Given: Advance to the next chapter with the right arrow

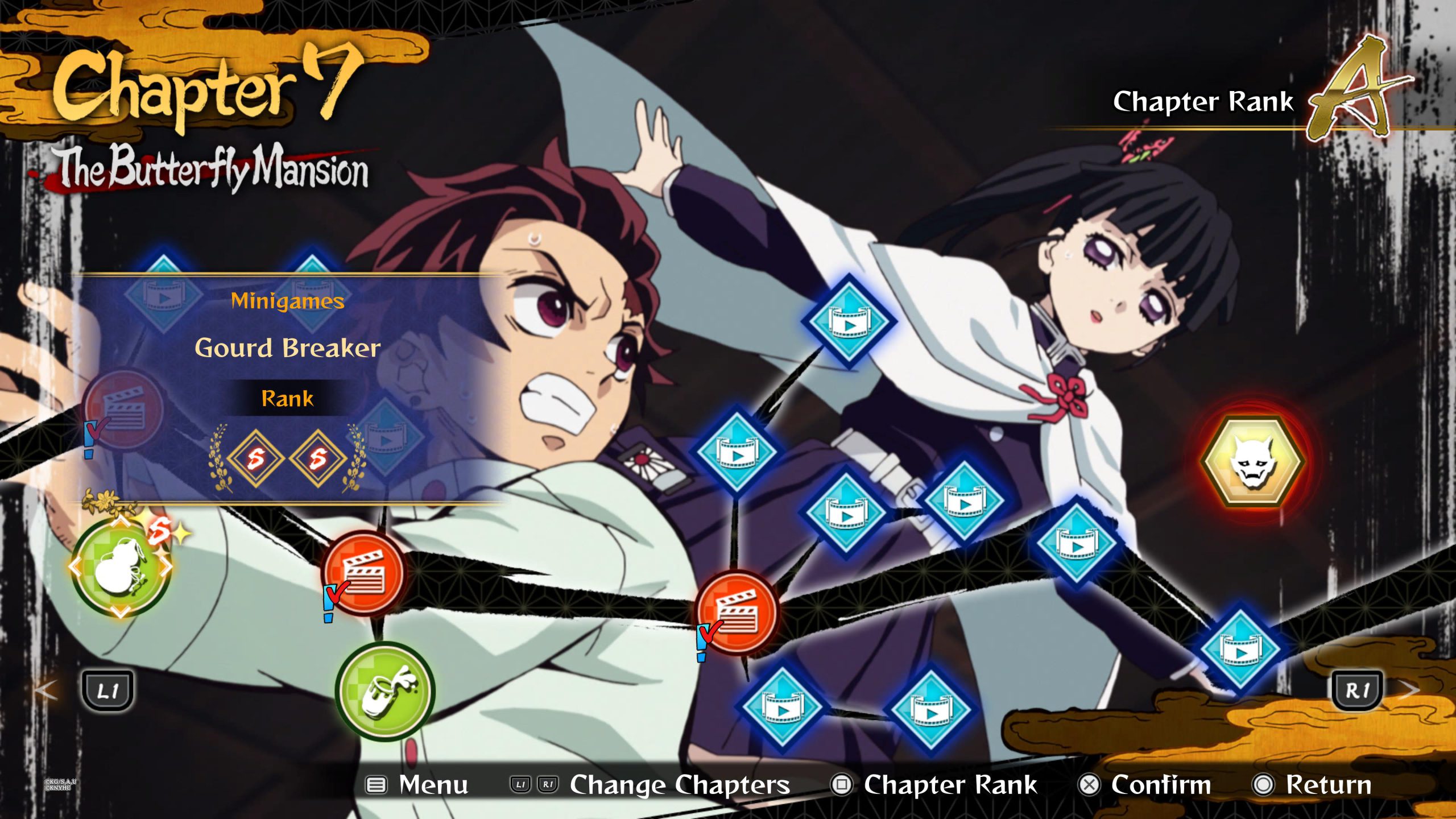Looking at the screenshot, I should click(x=1408, y=690).
